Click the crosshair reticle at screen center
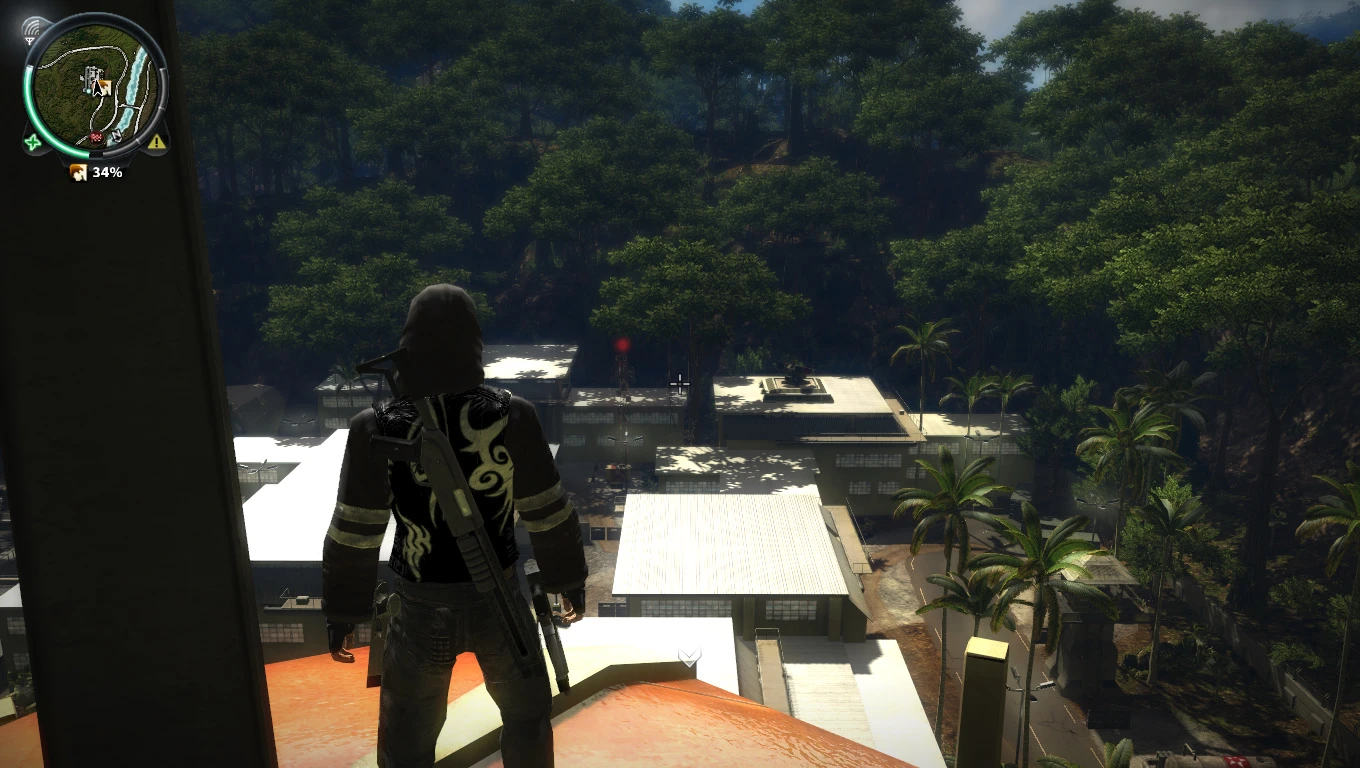The width and height of the screenshot is (1360, 768). click(x=680, y=384)
